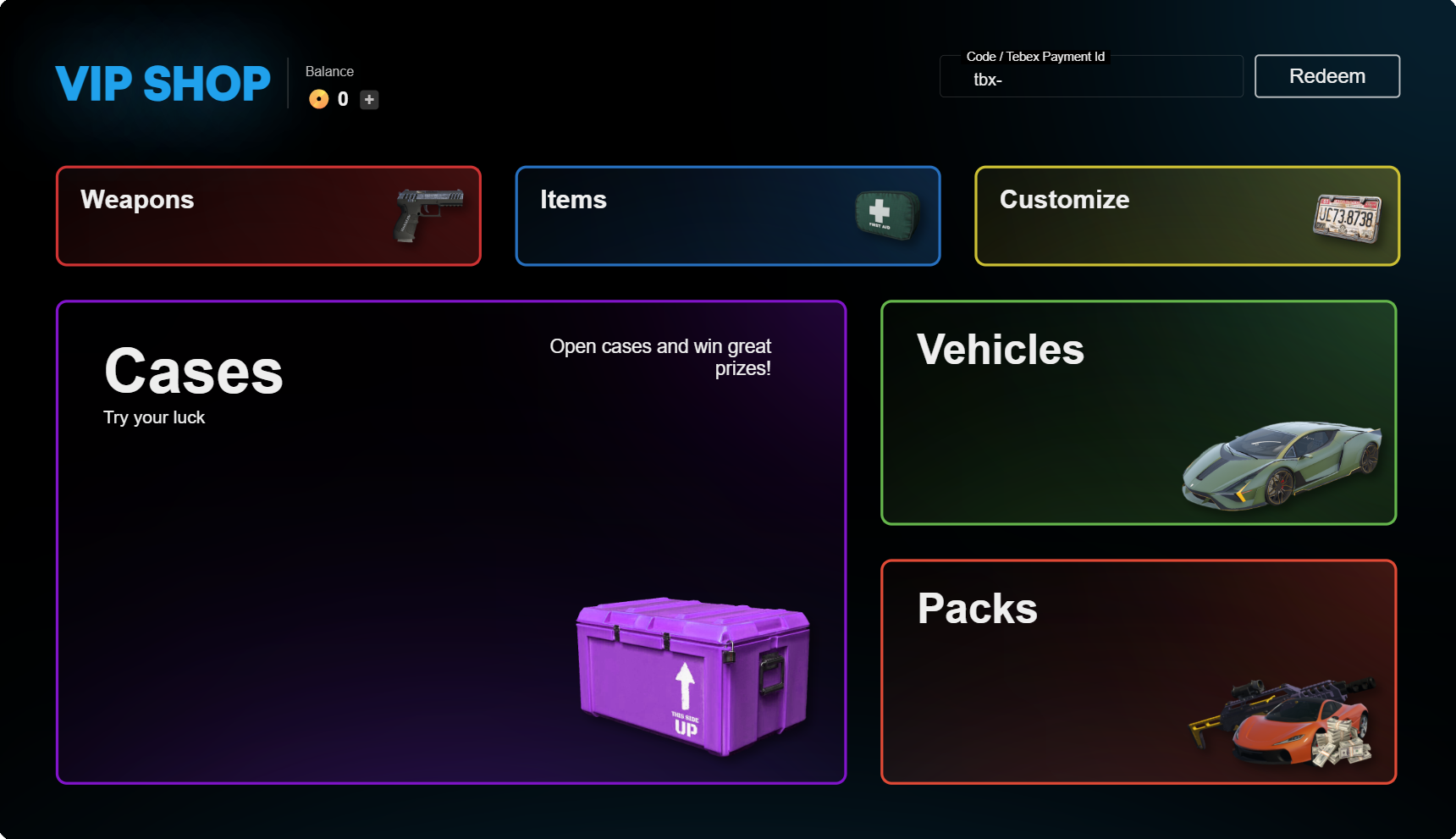The image size is (1456, 839).
Task: Click the gold coin balance icon
Action: [319, 99]
